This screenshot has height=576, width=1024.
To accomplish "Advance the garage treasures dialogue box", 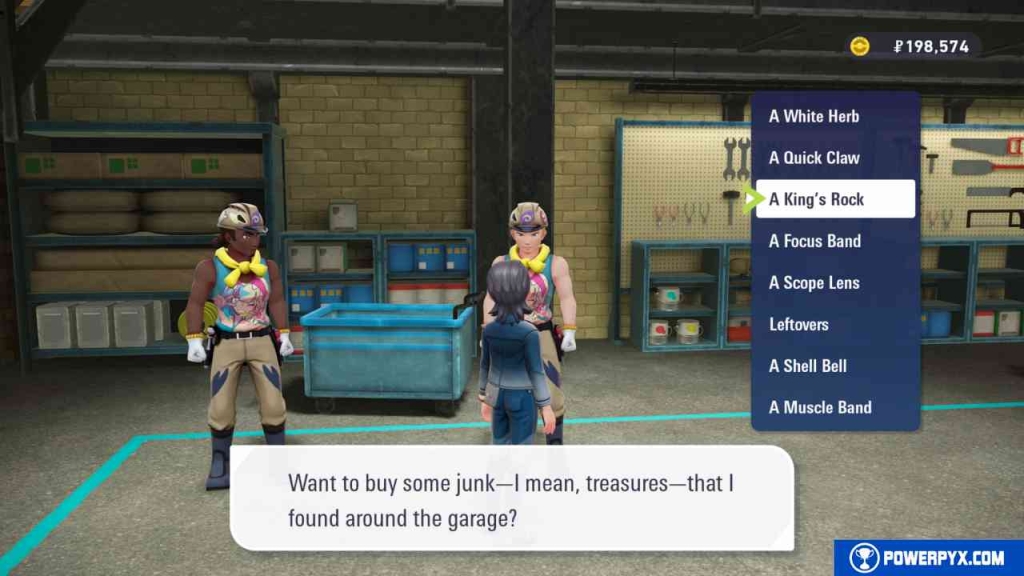I will point(511,500).
